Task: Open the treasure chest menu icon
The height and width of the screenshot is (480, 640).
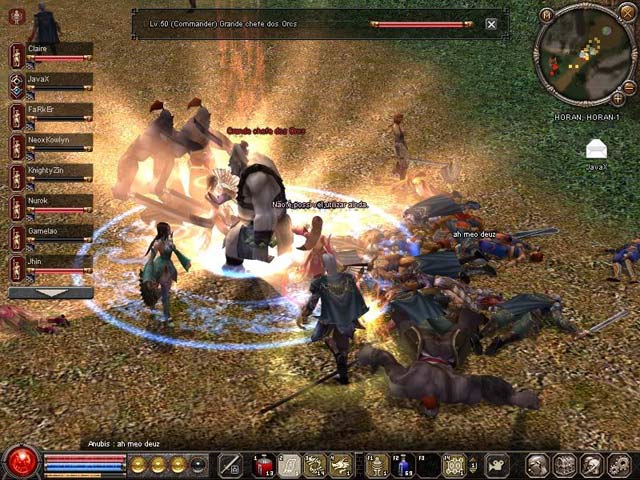Action: 565,465
